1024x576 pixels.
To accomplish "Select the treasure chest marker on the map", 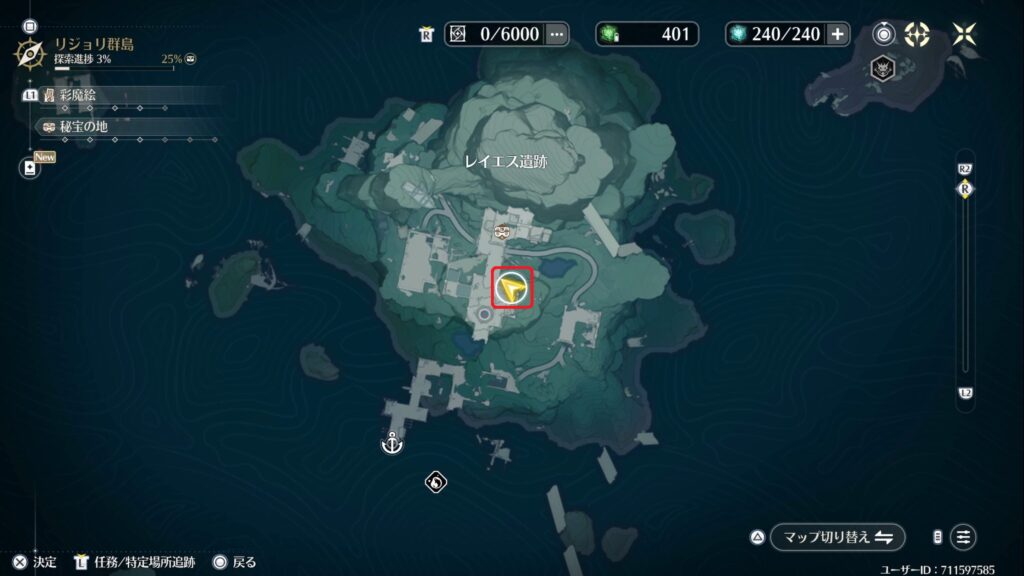I will click(502, 232).
